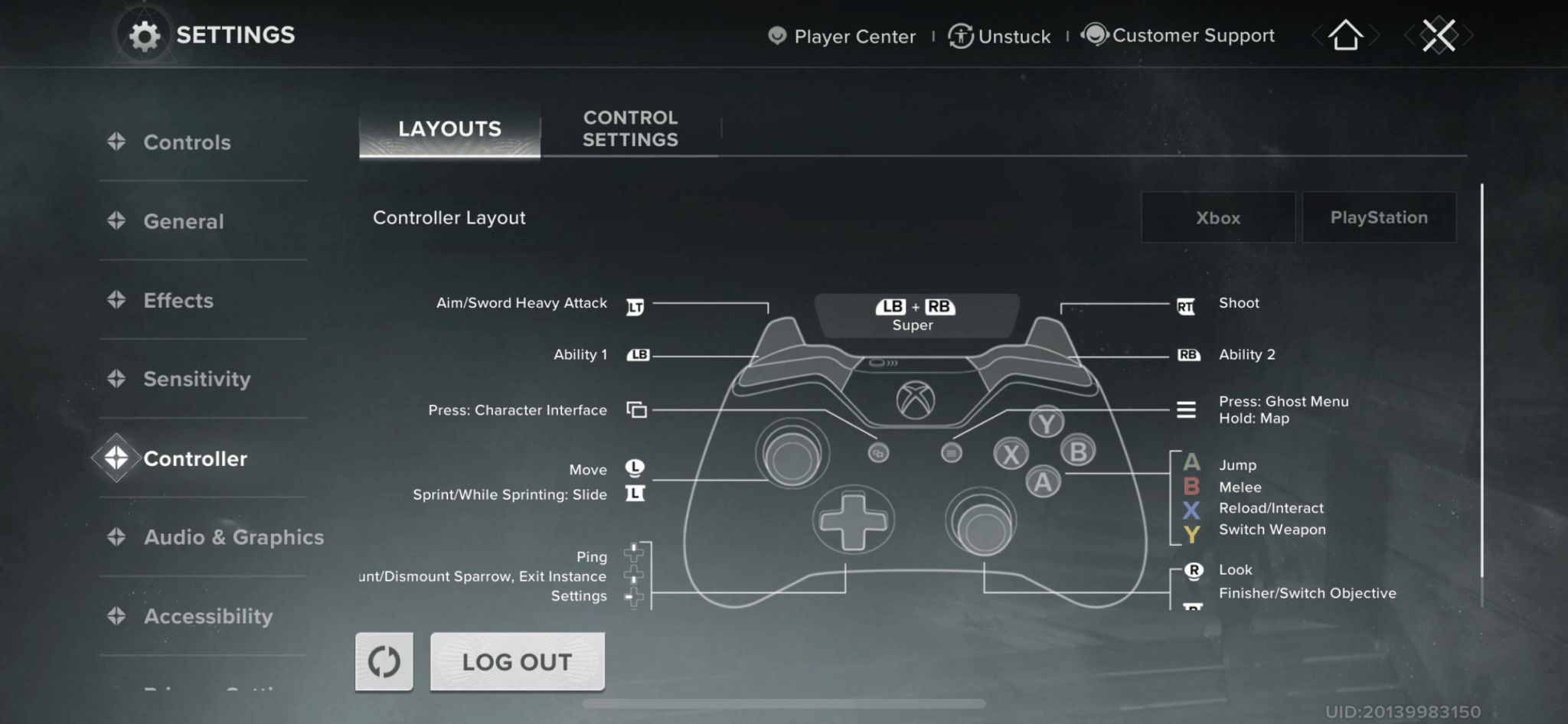Select the Xbox controller layout
The width and height of the screenshot is (1568, 724).
(1217, 217)
